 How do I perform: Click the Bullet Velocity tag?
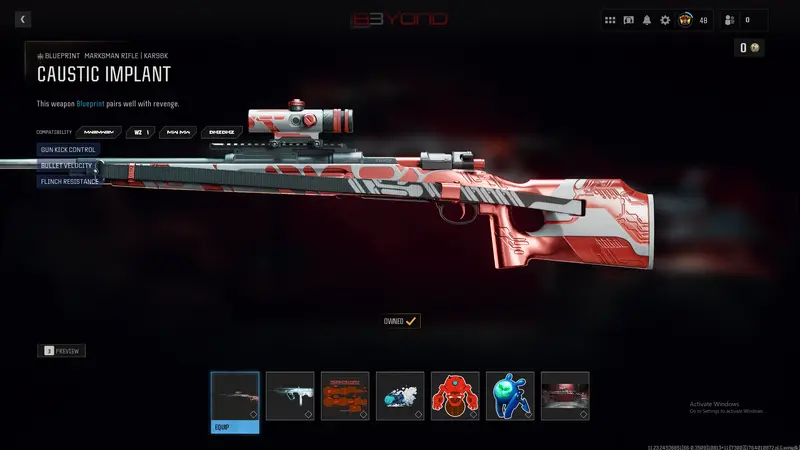coord(66,165)
